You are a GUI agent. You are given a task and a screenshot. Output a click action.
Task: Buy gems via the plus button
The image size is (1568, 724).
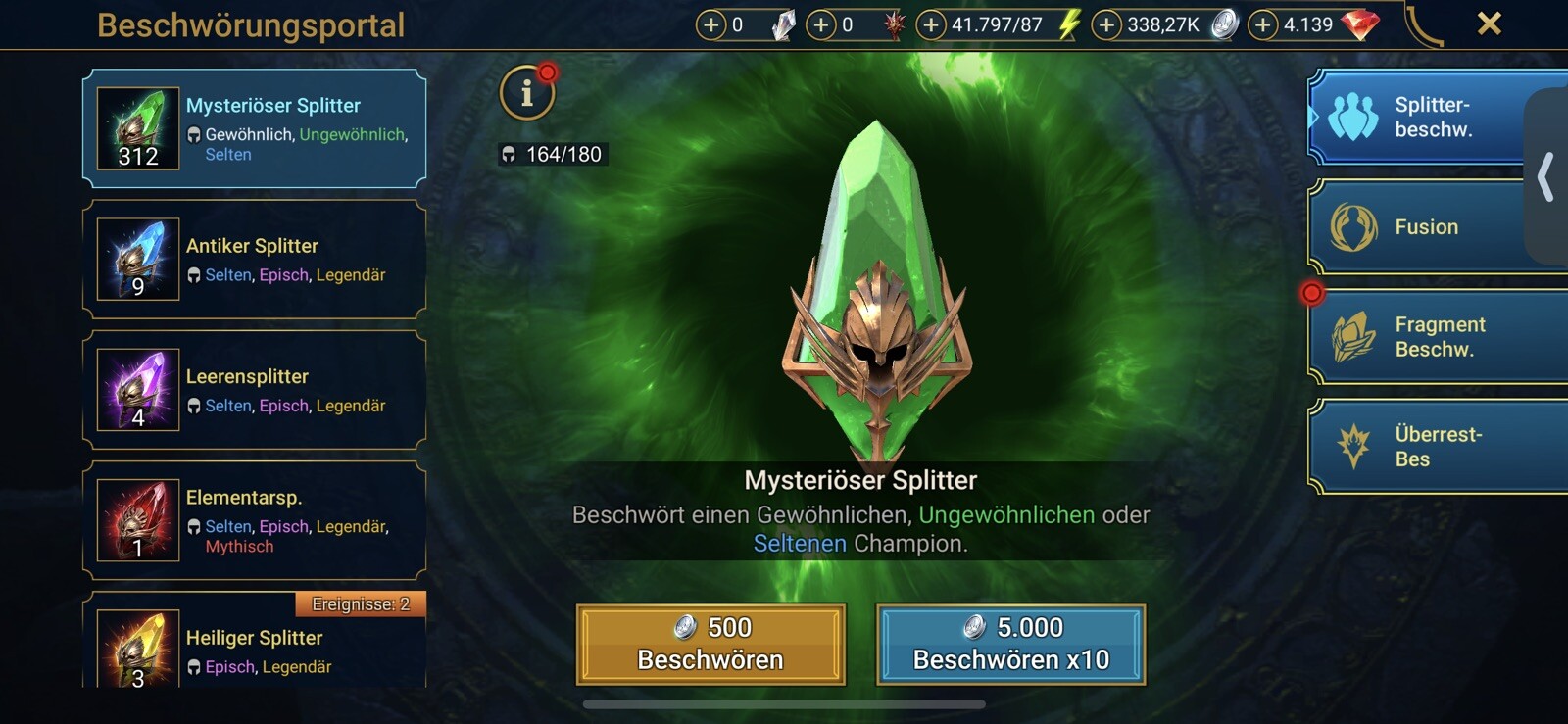click(x=1263, y=24)
